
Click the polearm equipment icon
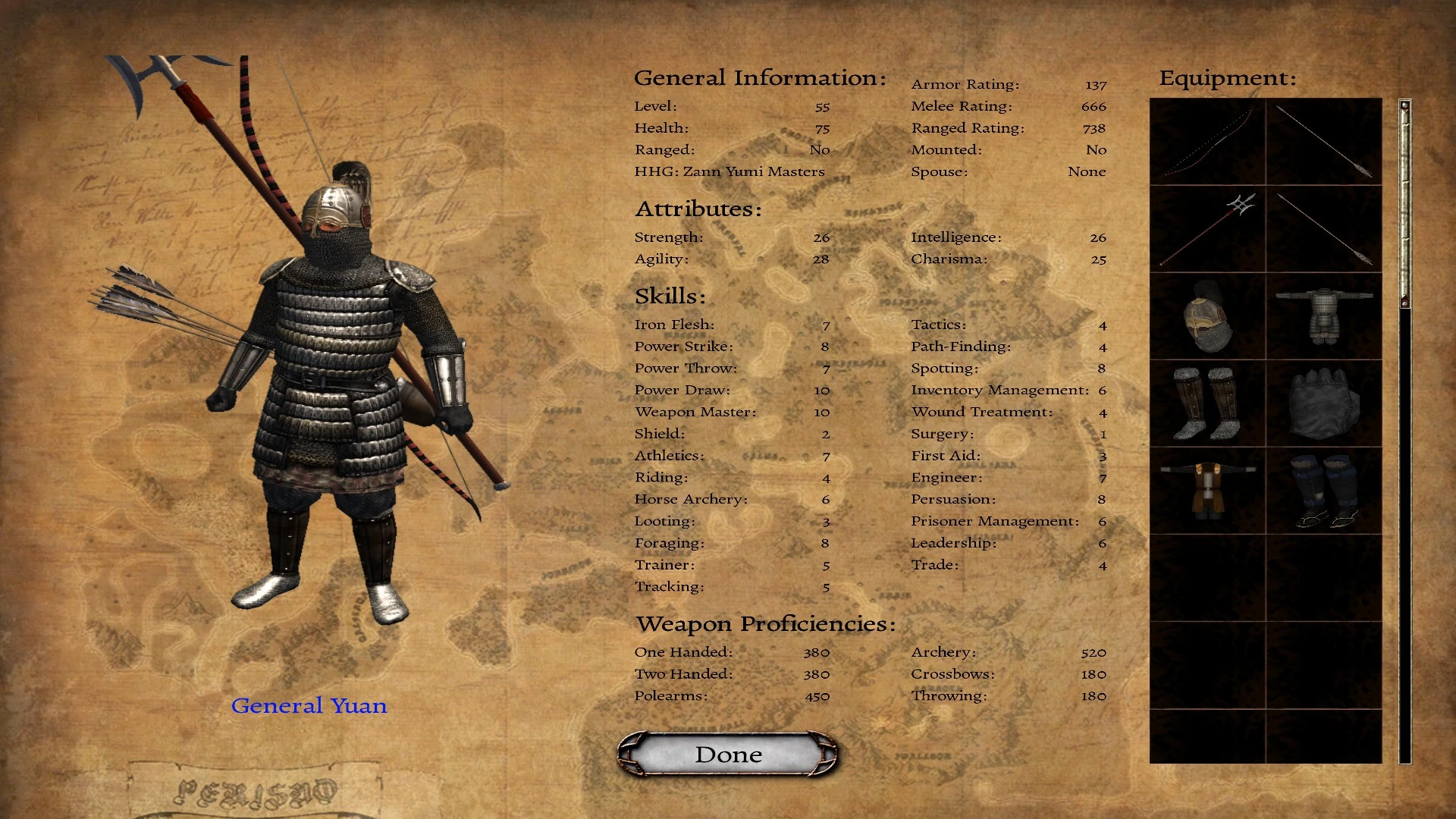[1207, 229]
